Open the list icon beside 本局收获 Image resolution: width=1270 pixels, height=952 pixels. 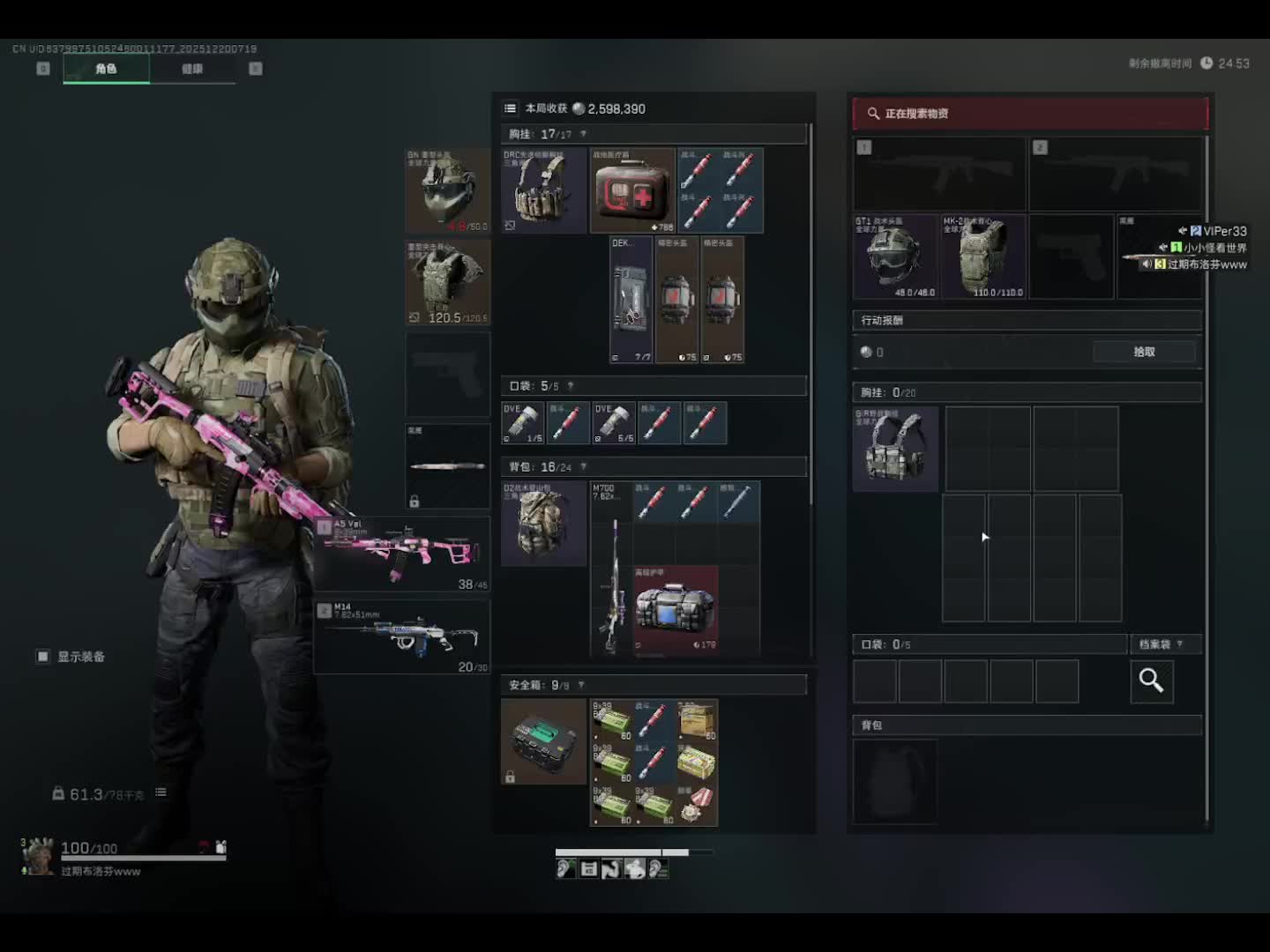pyautogui.click(x=510, y=108)
